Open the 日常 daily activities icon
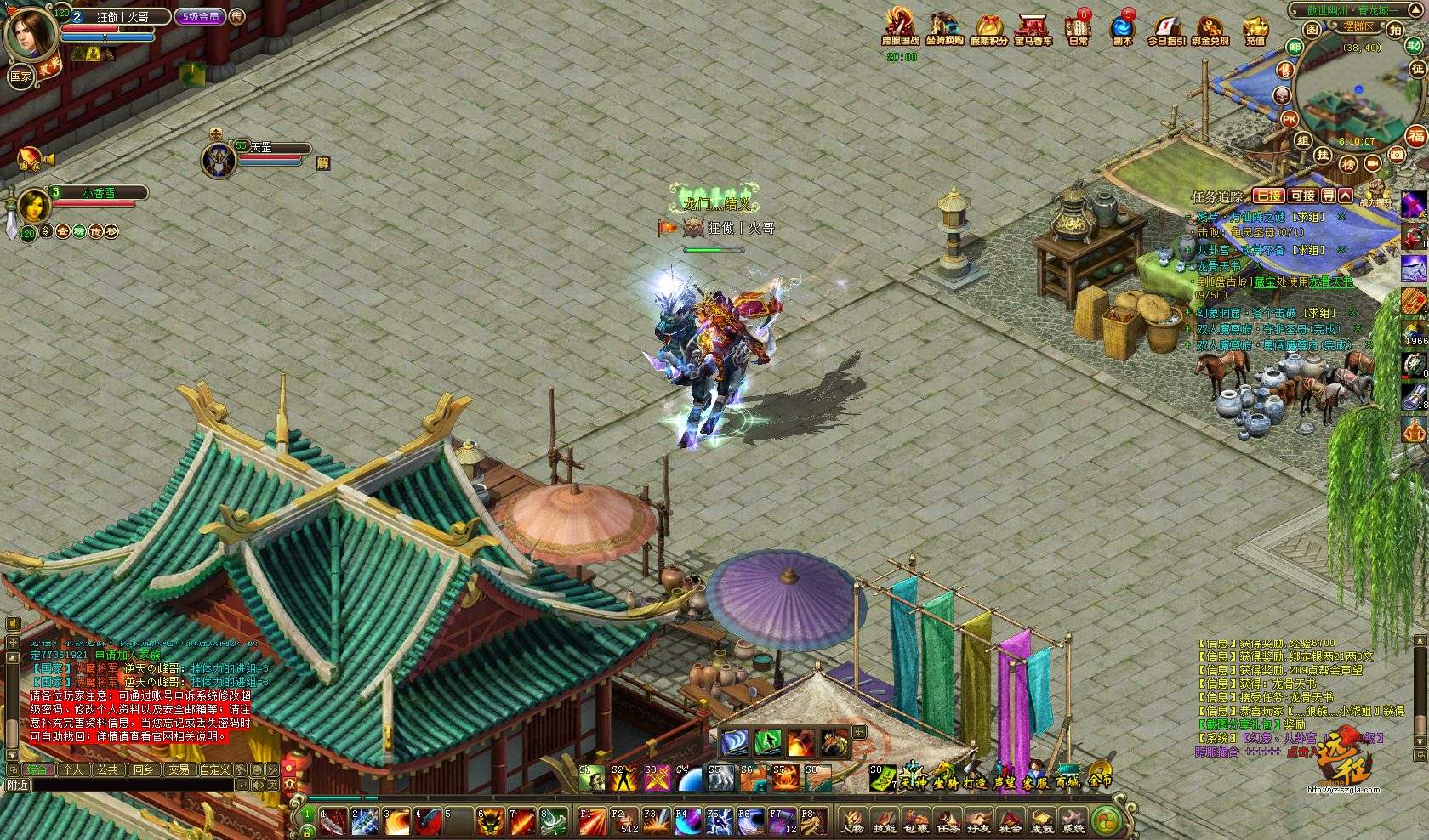Viewport: 1429px width, 840px height. tap(1078, 30)
